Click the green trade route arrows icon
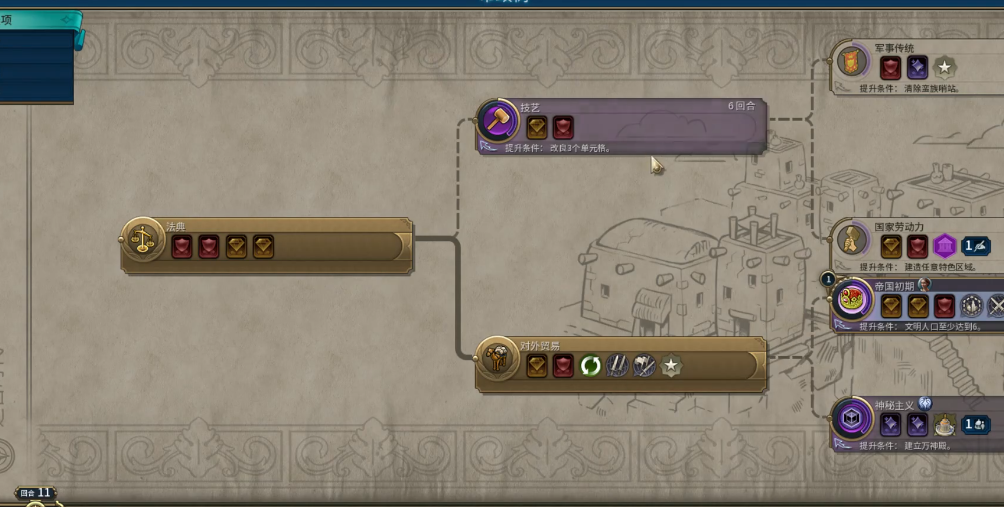Image resolution: width=1004 pixels, height=507 pixels. point(591,366)
